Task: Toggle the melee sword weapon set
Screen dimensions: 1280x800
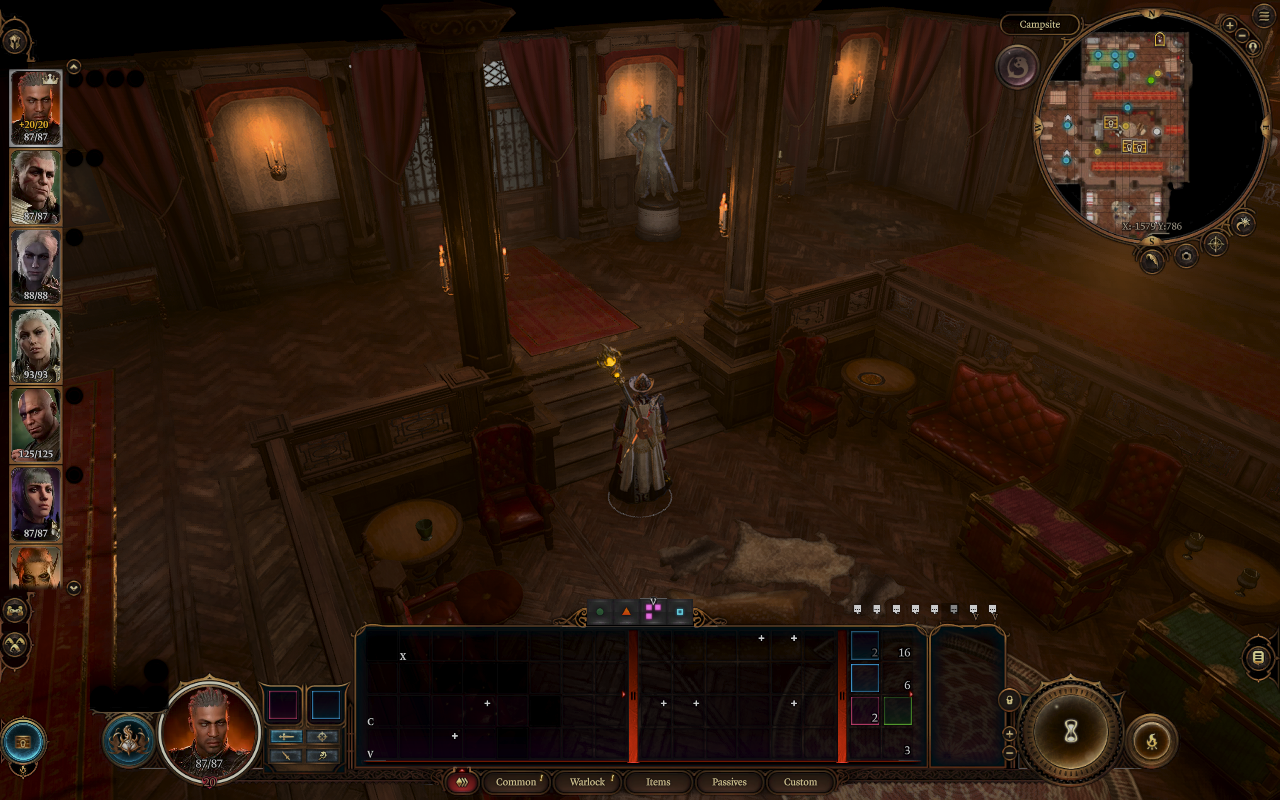Action: click(x=287, y=737)
